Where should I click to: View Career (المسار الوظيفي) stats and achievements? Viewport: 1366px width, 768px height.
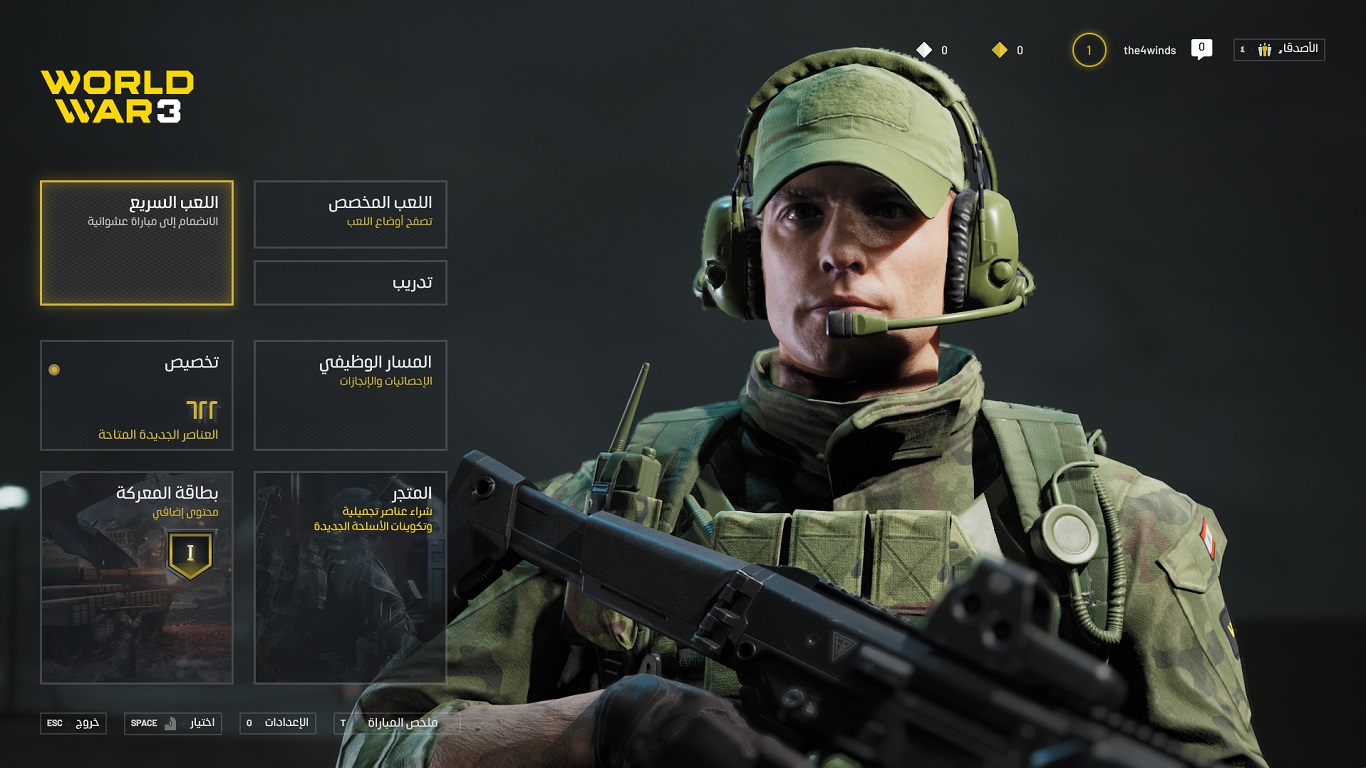[350, 395]
